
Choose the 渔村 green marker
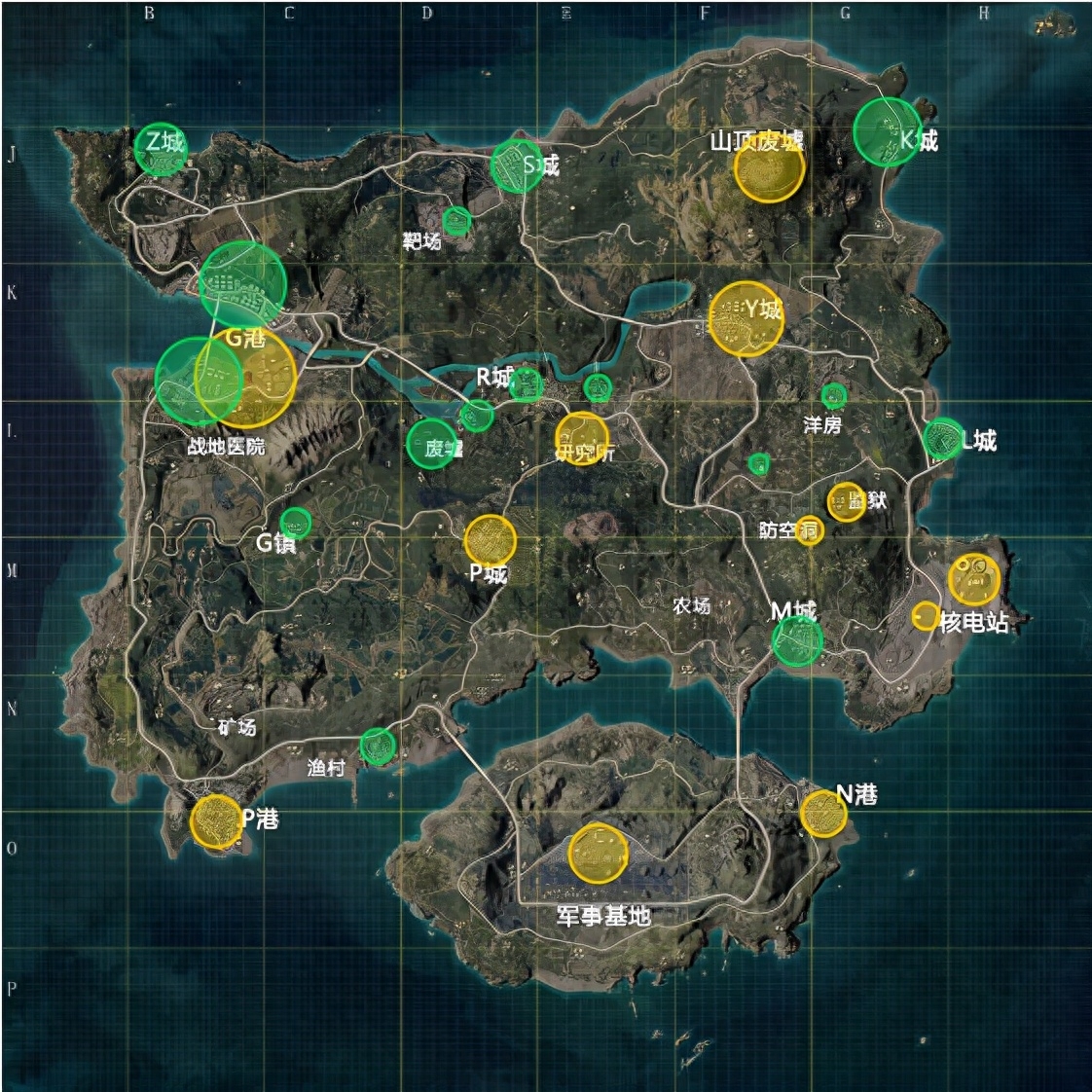tap(378, 746)
